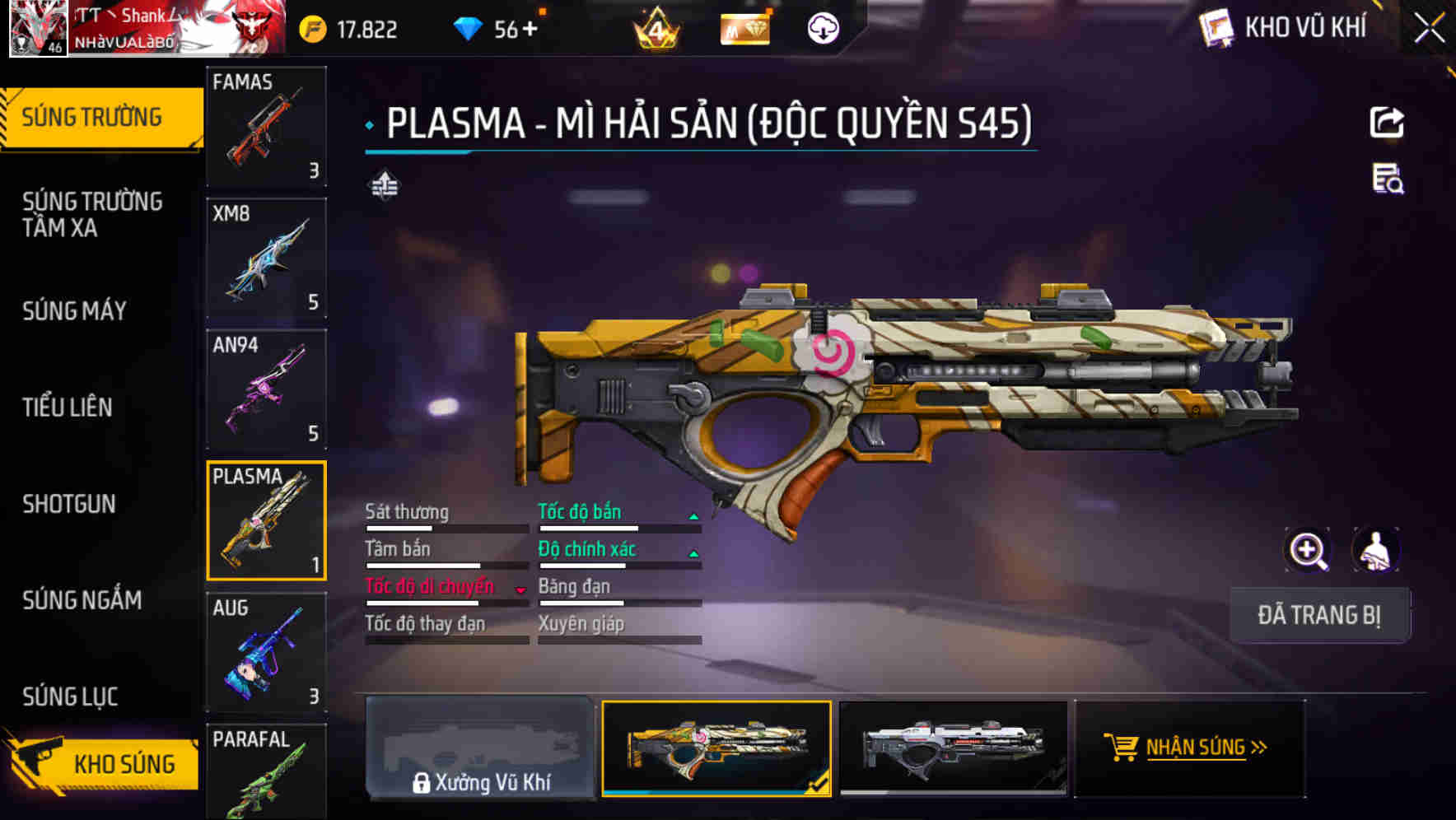
Task: Zoom the weapon using the magnifier icon
Action: tap(1308, 550)
